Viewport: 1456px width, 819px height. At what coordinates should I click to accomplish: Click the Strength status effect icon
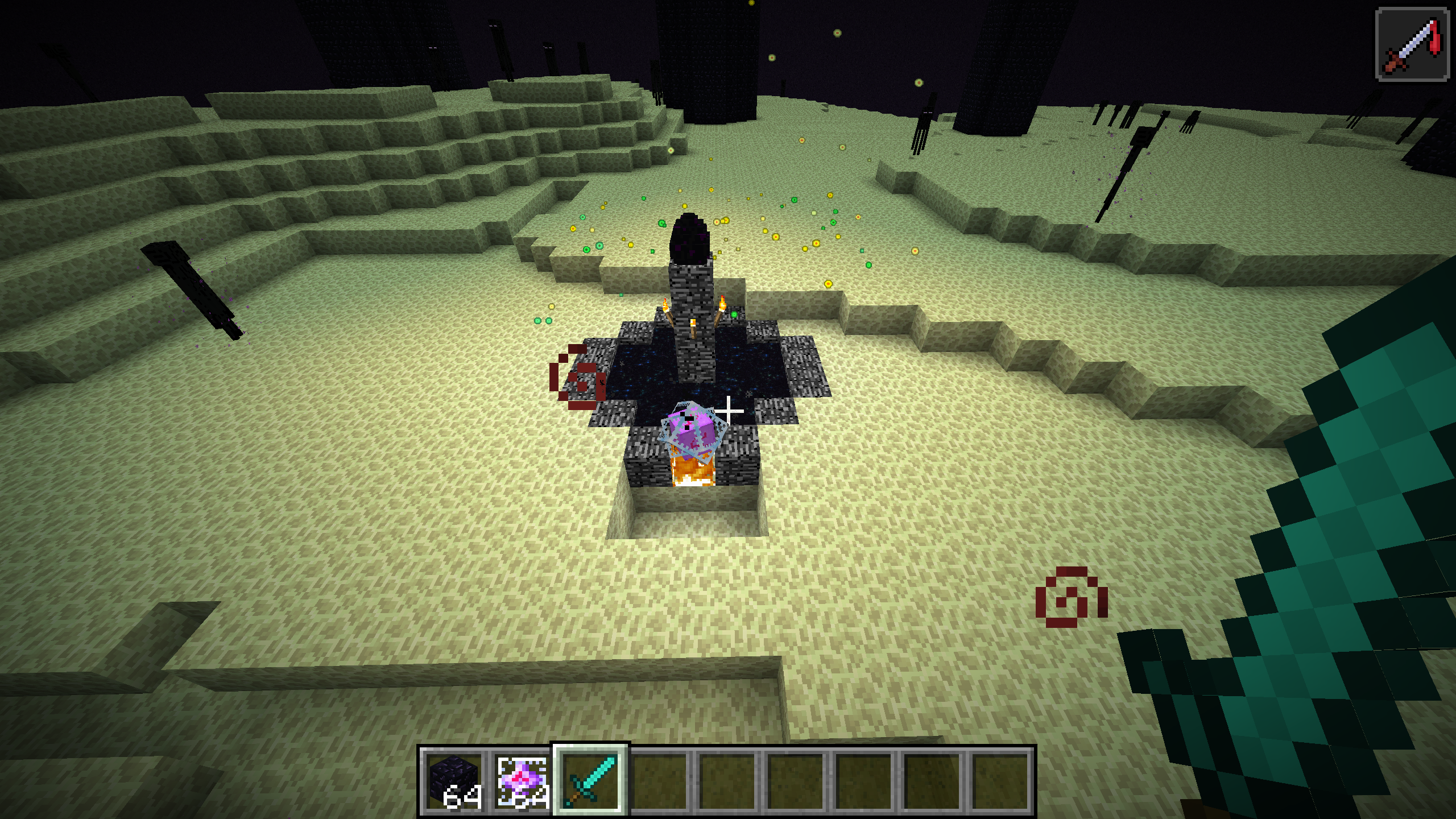1412,44
